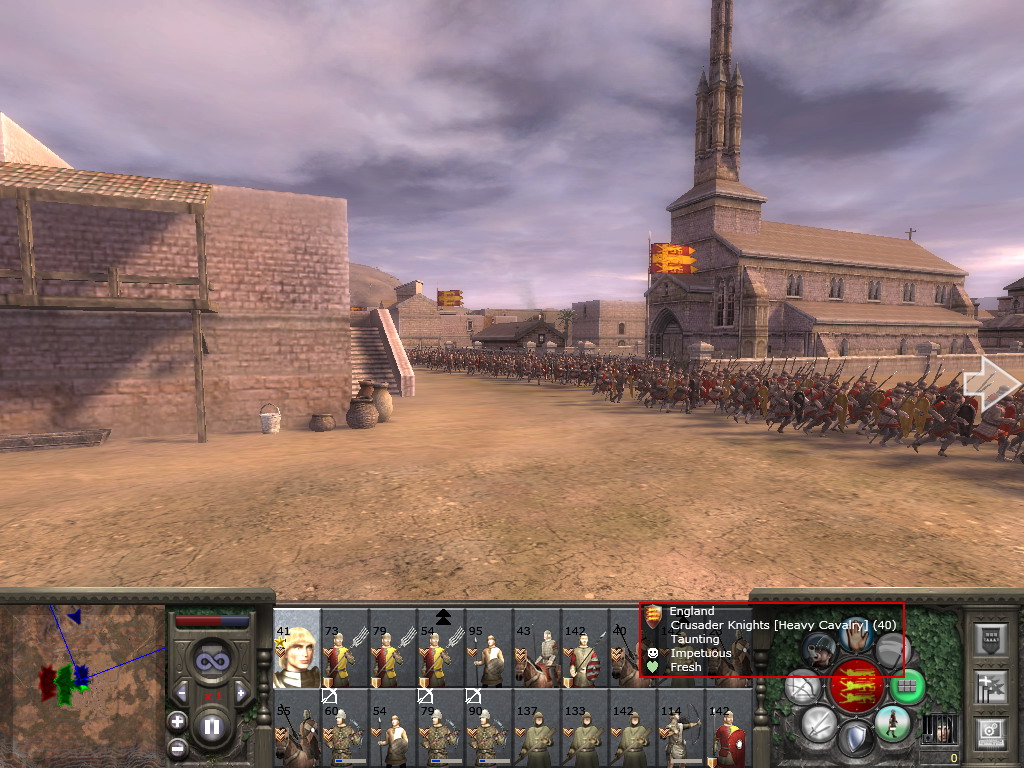The width and height of the screenshot is (1024, 768).
Task: Select the general's unit card with 41 men
Action: (x=297, y=648)
